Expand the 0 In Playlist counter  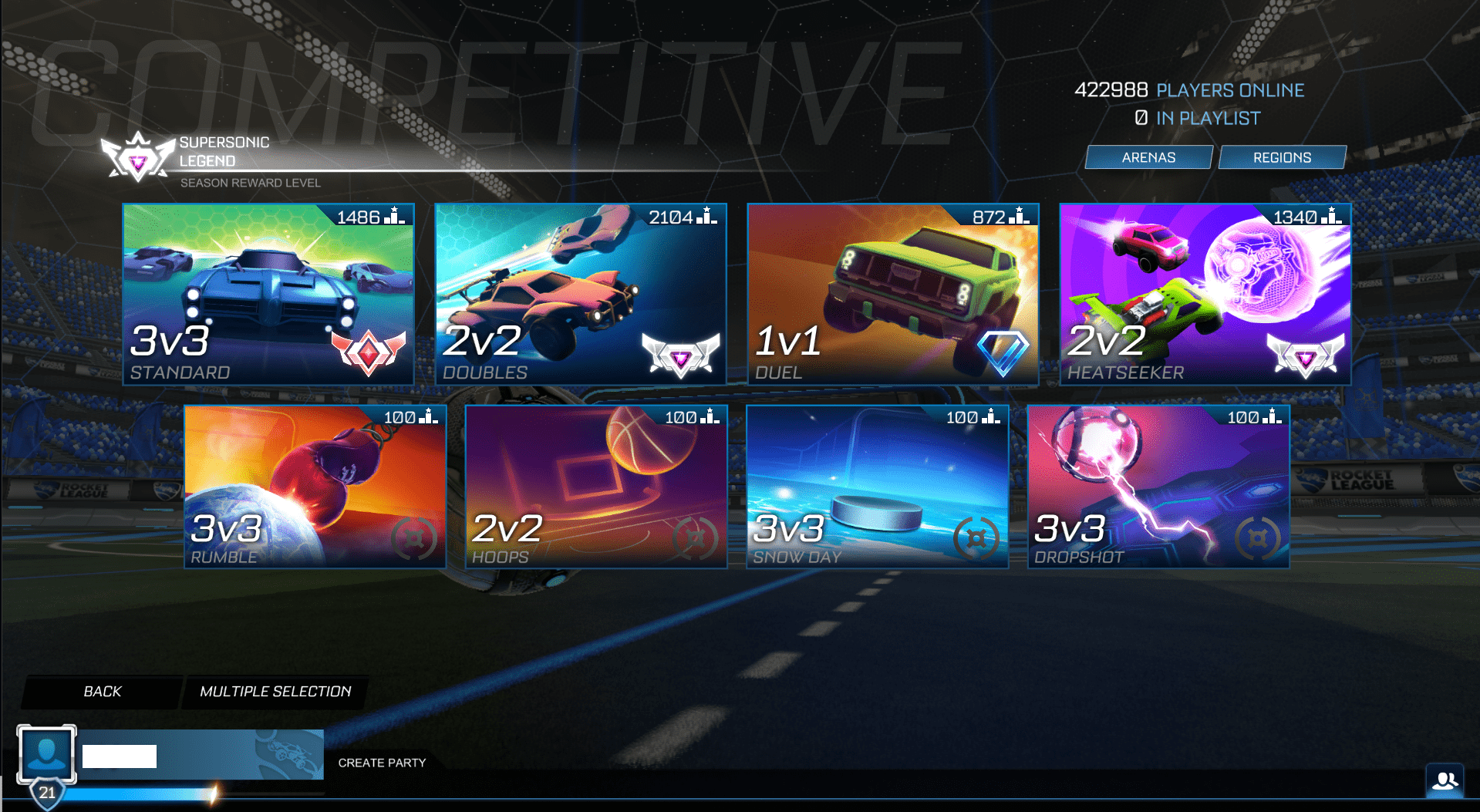coord(1198,117)
